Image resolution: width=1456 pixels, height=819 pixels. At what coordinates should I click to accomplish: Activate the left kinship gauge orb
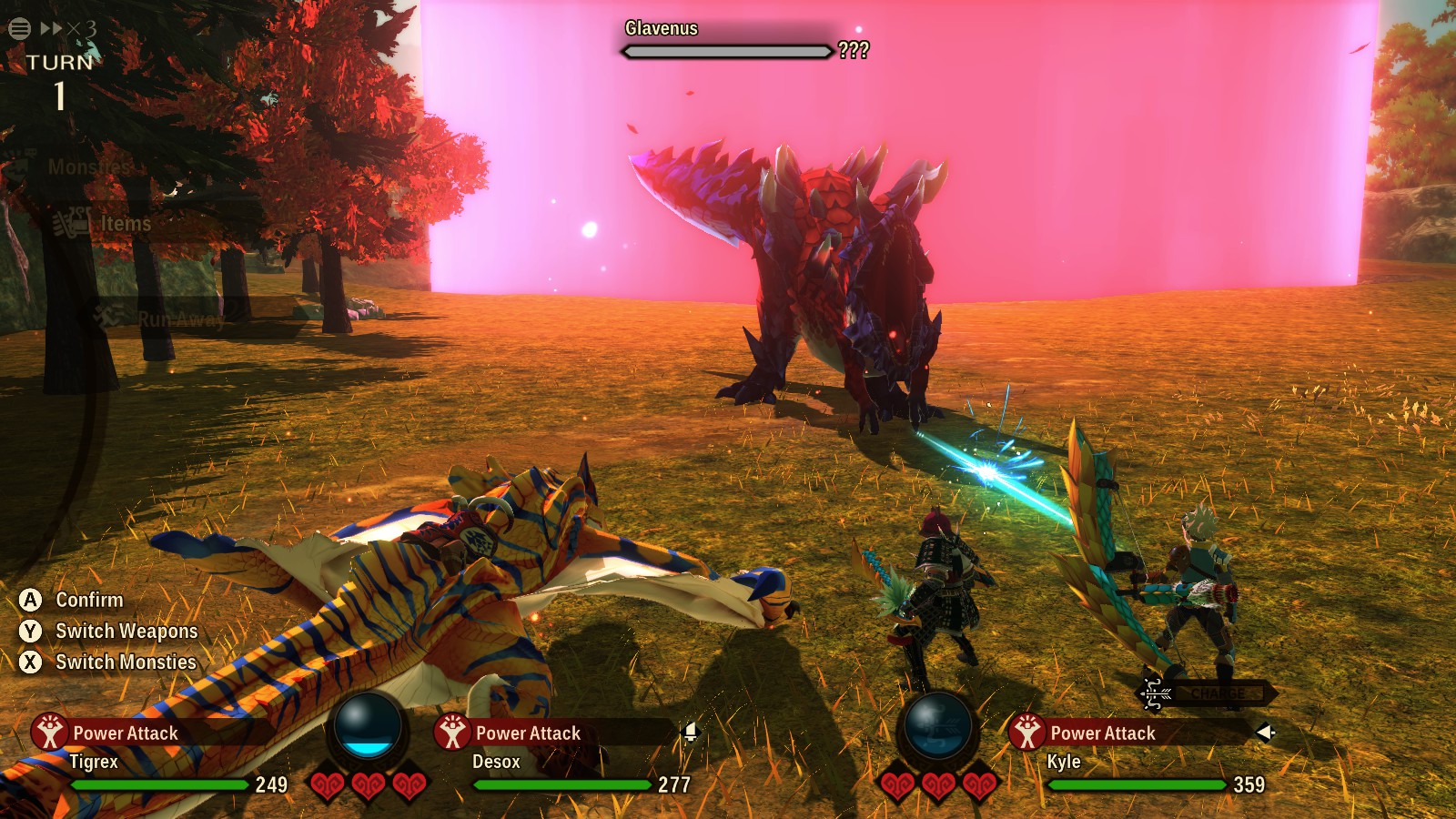pos(368,728)
